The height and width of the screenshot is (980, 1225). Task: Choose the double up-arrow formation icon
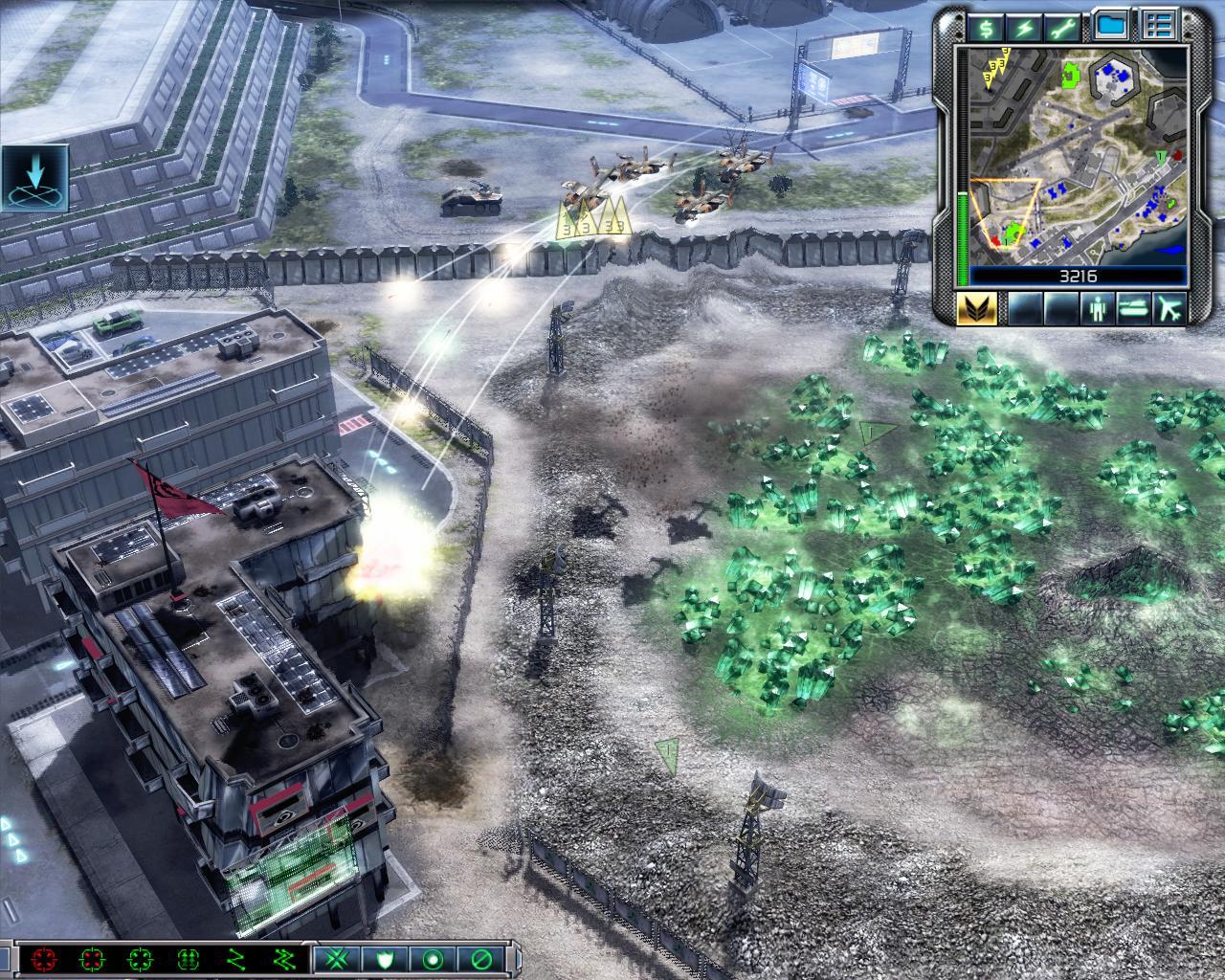[188, 959]
